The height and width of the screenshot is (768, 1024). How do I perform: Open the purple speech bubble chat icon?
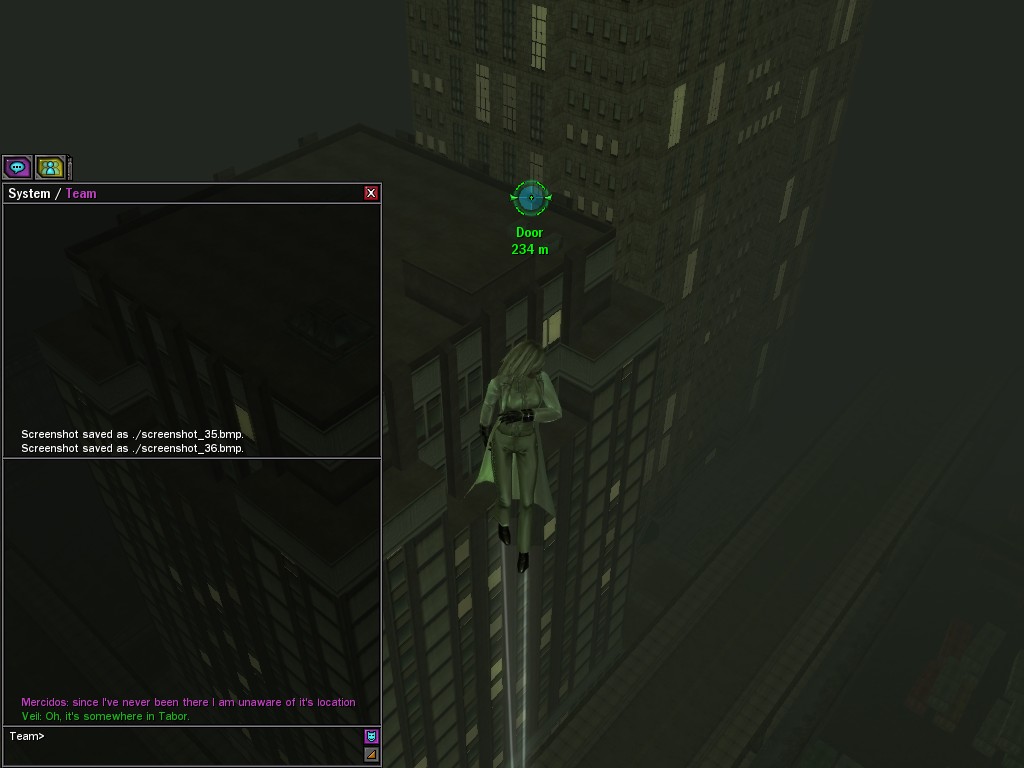(17, 167)
